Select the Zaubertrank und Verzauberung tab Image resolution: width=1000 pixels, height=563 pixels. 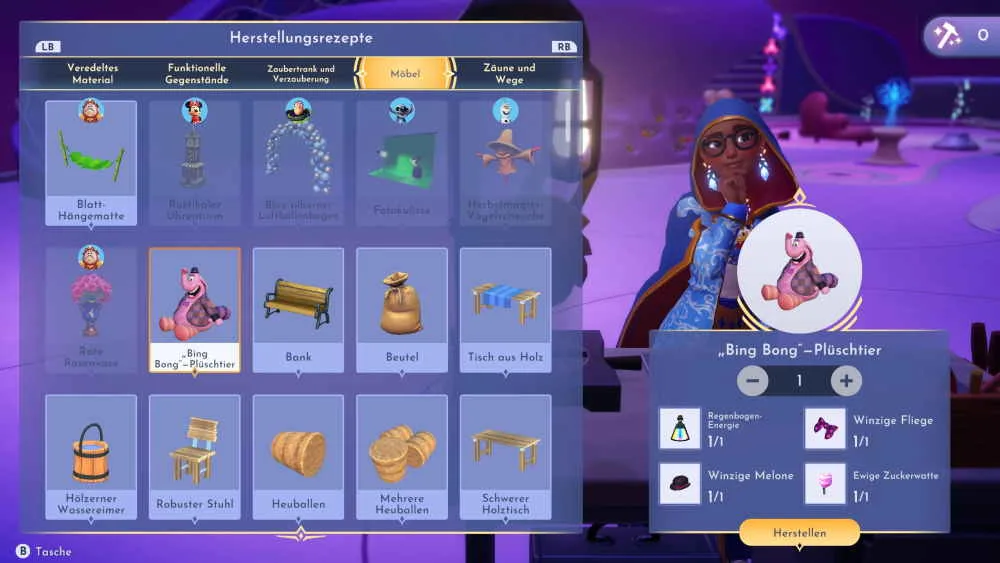point(300,73)
